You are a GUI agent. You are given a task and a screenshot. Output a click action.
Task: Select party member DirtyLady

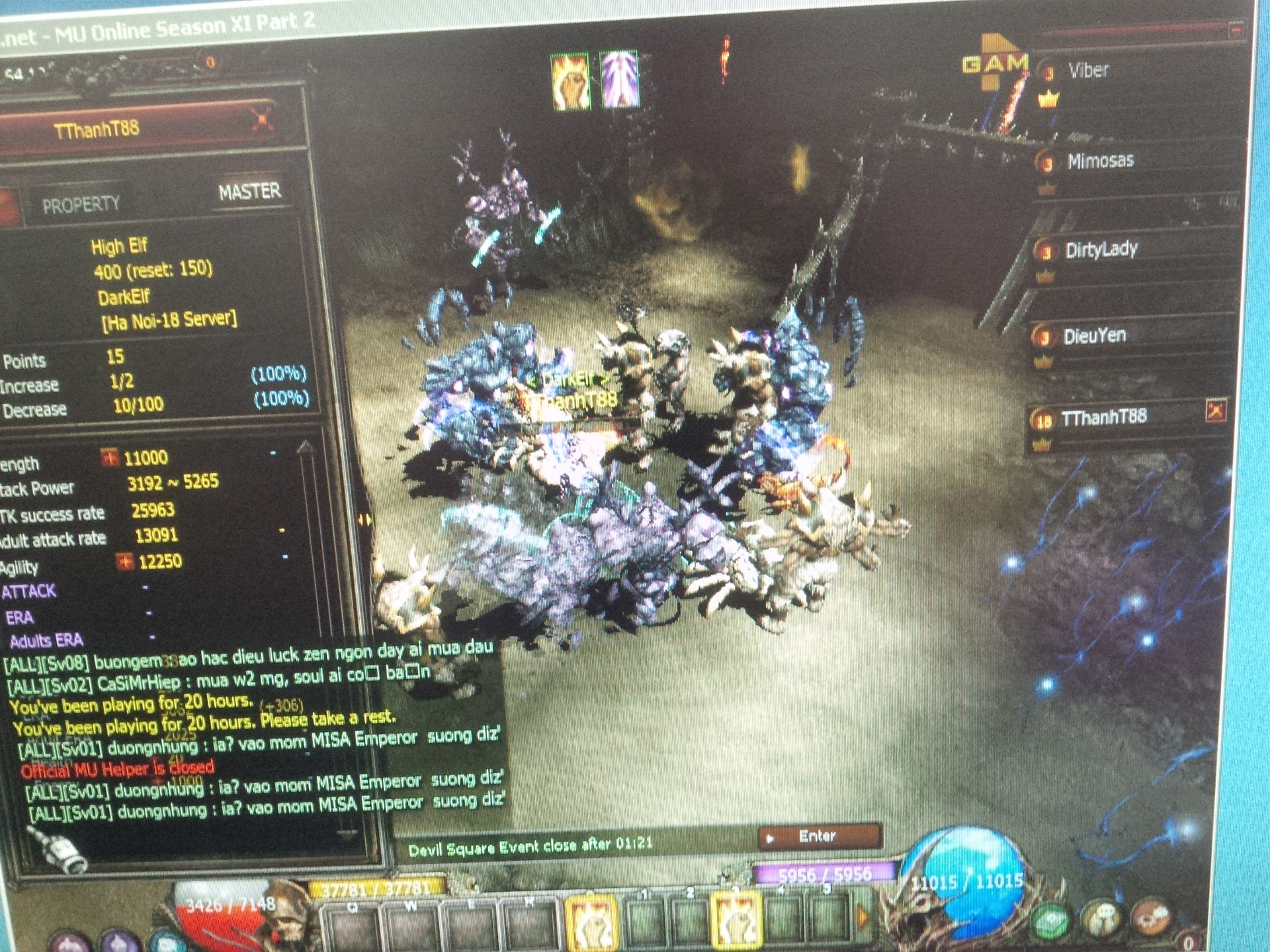click(x=1101, y=250)
